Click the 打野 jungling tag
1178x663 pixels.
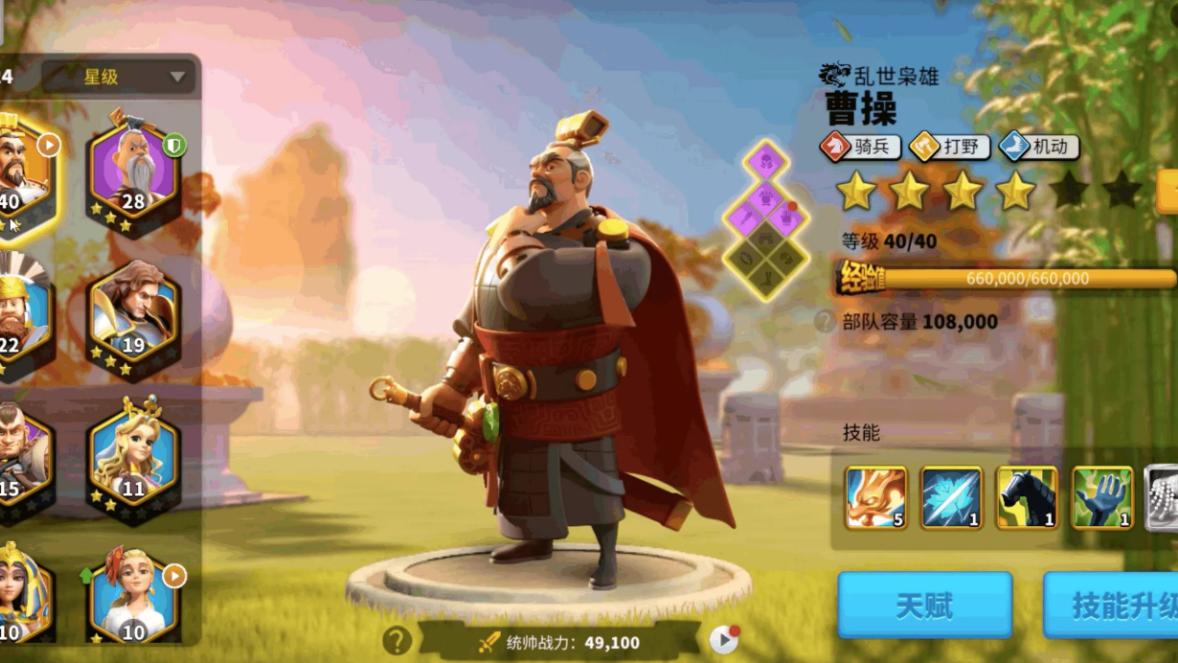(949, 147)
